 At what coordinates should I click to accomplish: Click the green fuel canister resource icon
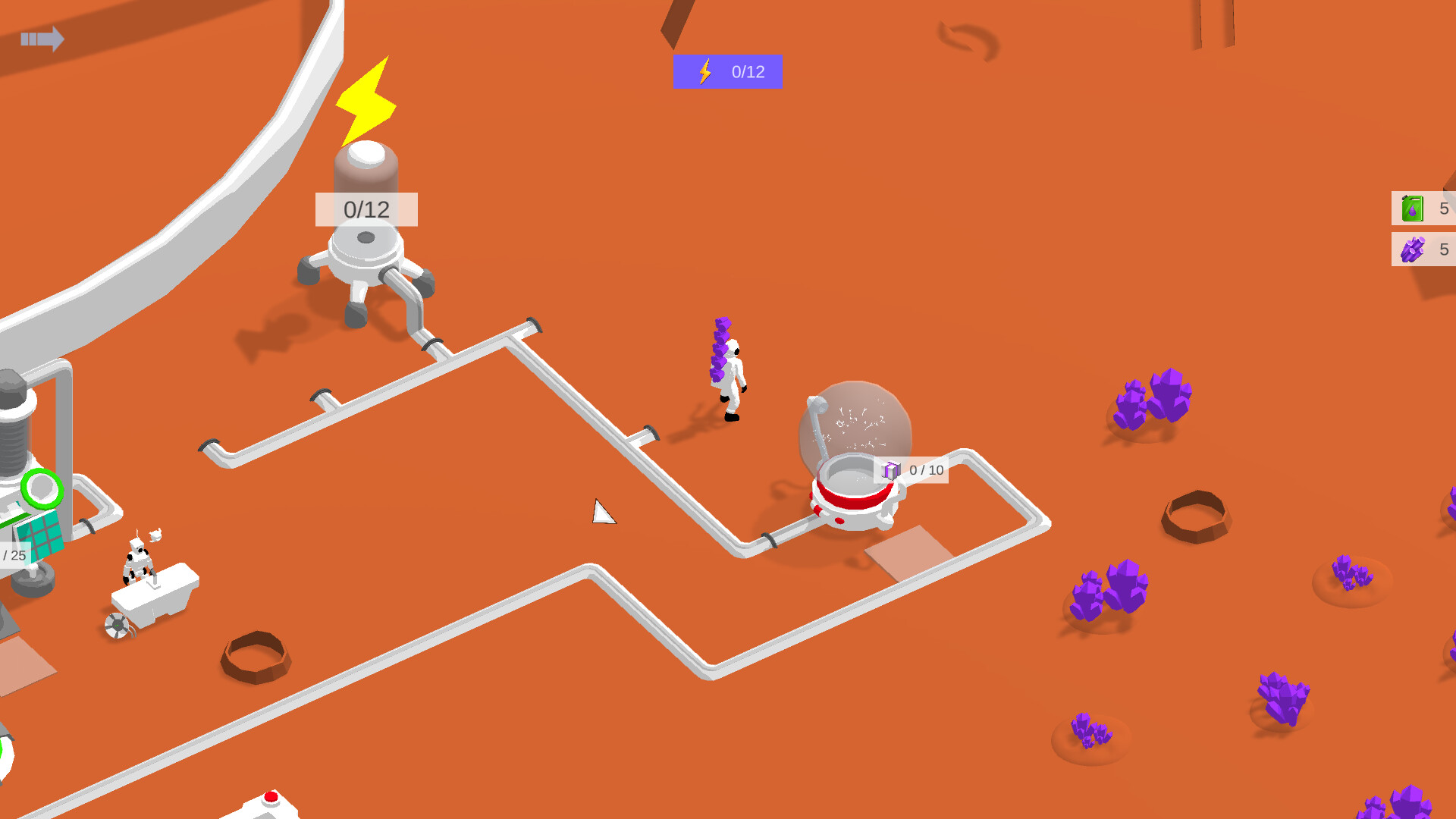pyautogui.click(x=1412, y=208)
